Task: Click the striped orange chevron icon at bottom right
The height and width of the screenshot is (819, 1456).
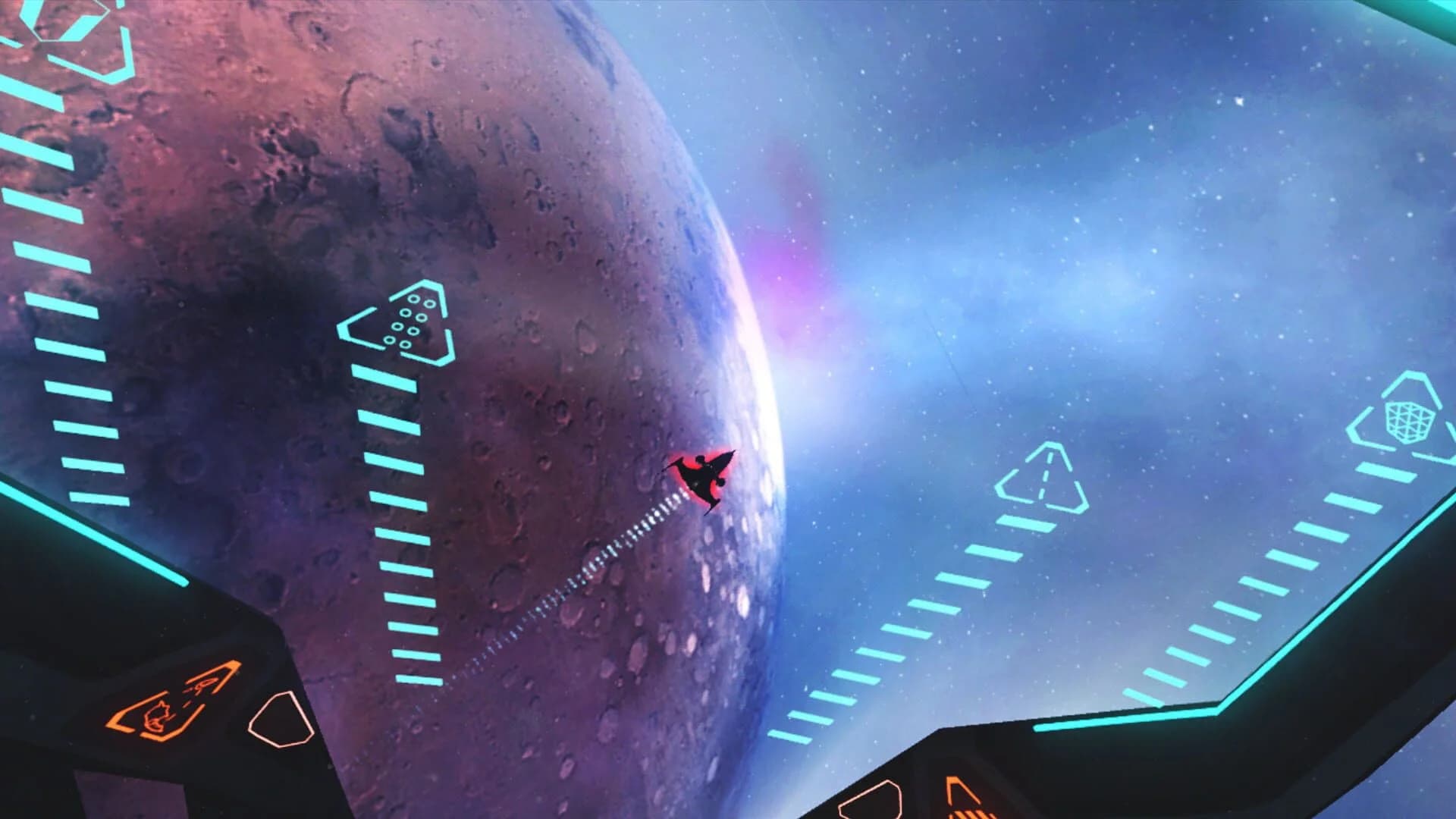Action: [974, 813]
